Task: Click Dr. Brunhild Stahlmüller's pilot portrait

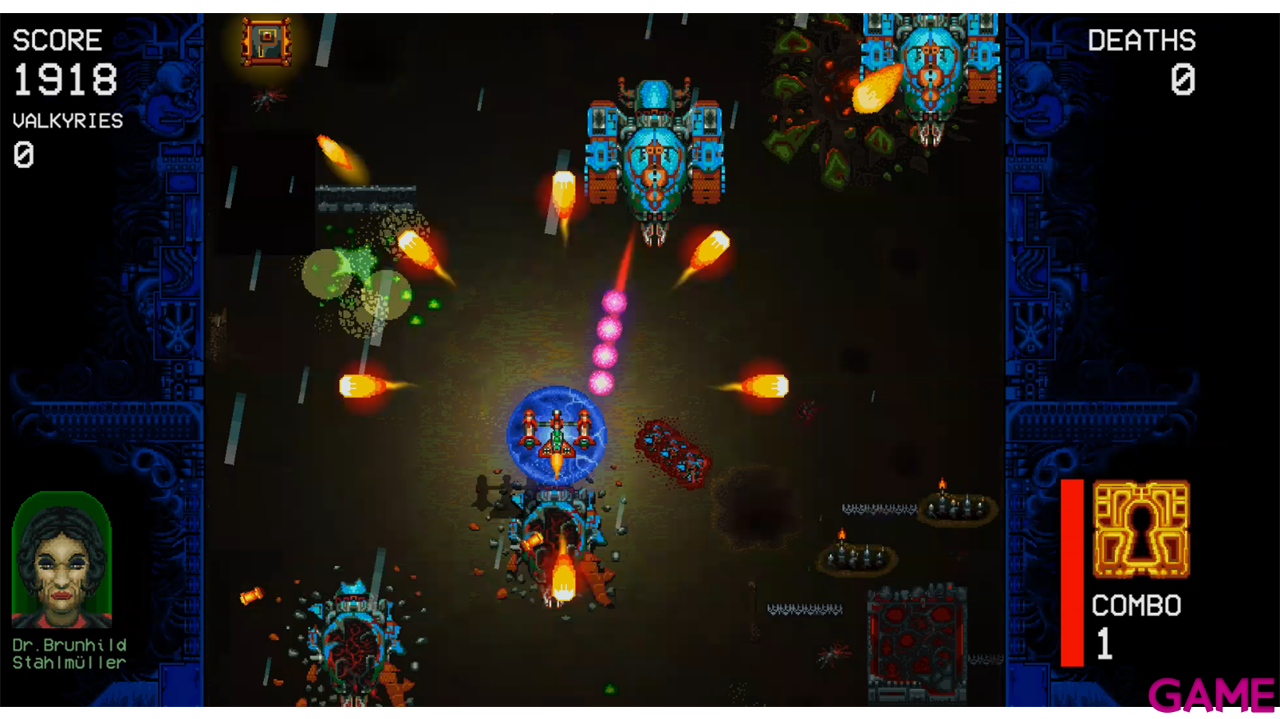Action: [x=61, y=559]
